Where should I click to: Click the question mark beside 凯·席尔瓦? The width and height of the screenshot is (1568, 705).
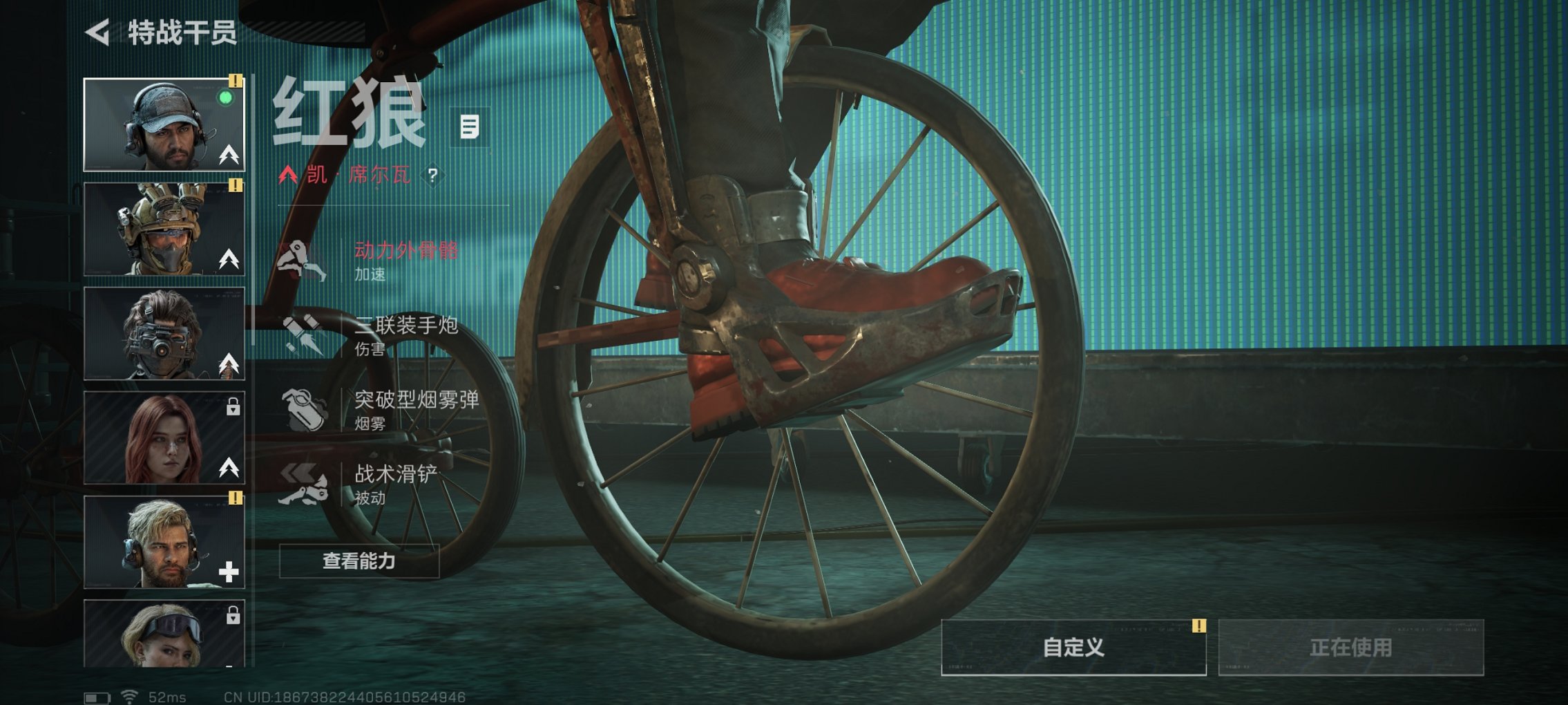[434, 176]
